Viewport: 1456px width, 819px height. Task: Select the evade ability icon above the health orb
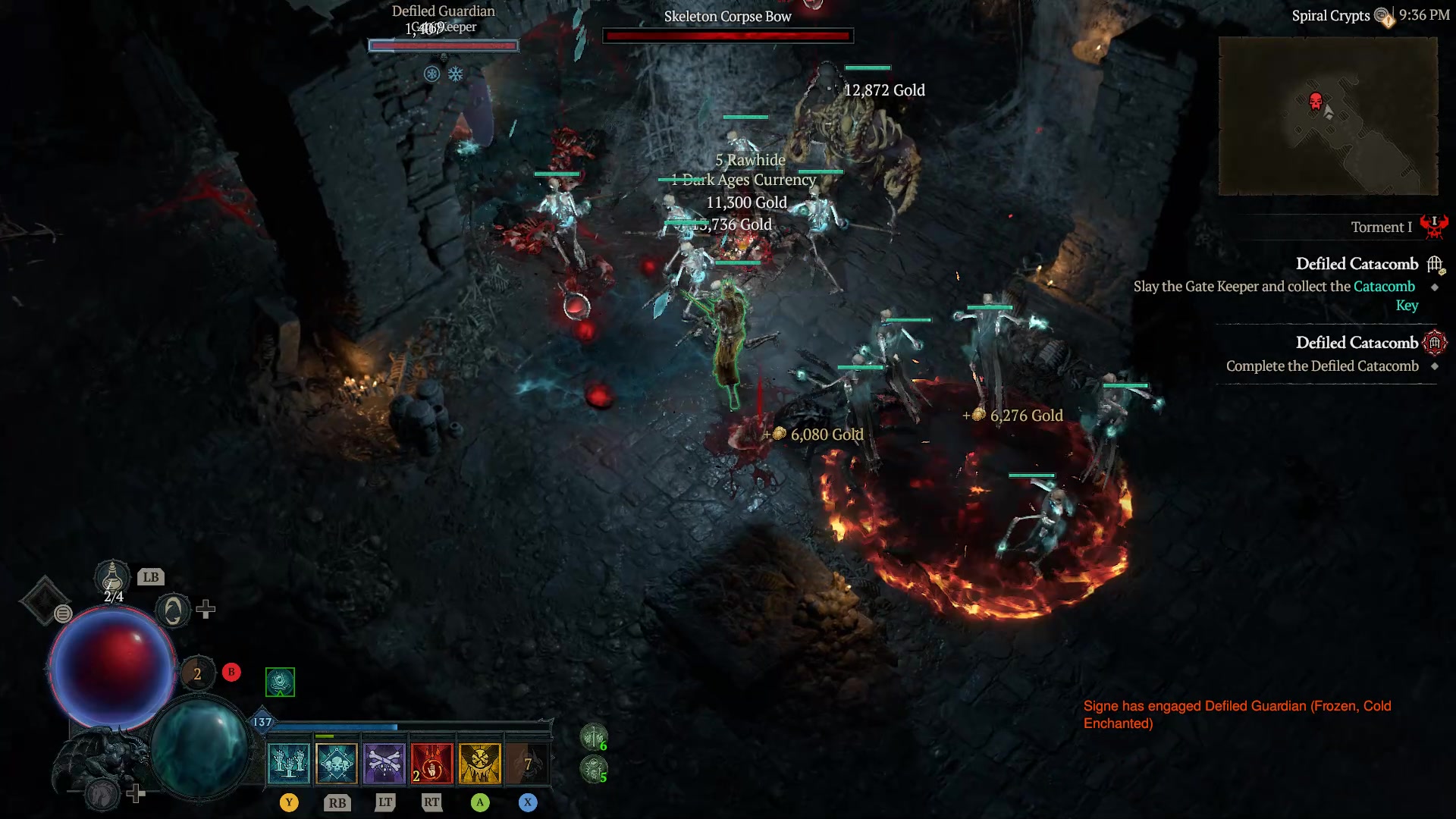tap(175, 610)
